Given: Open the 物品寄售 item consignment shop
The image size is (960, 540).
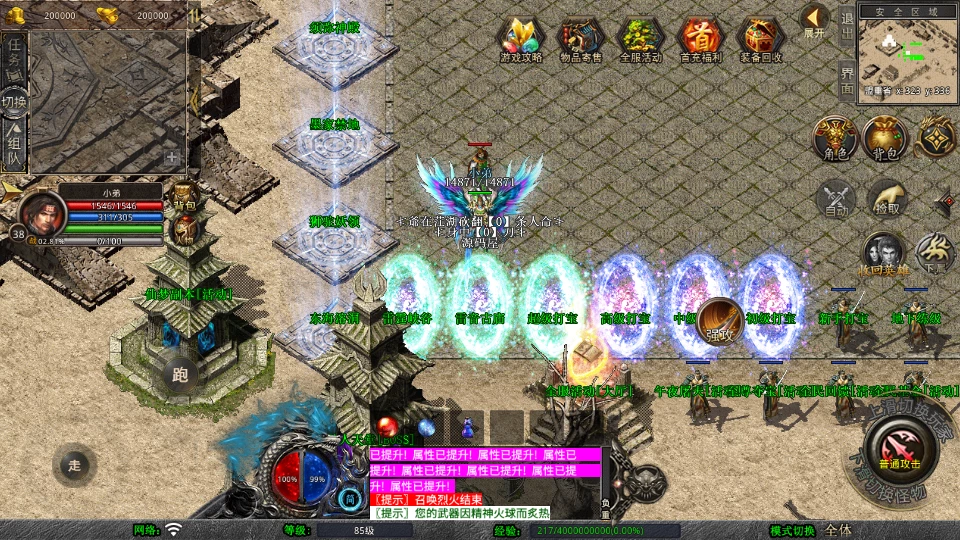Looking at the screenshot, I should click(x=580, y=38).
